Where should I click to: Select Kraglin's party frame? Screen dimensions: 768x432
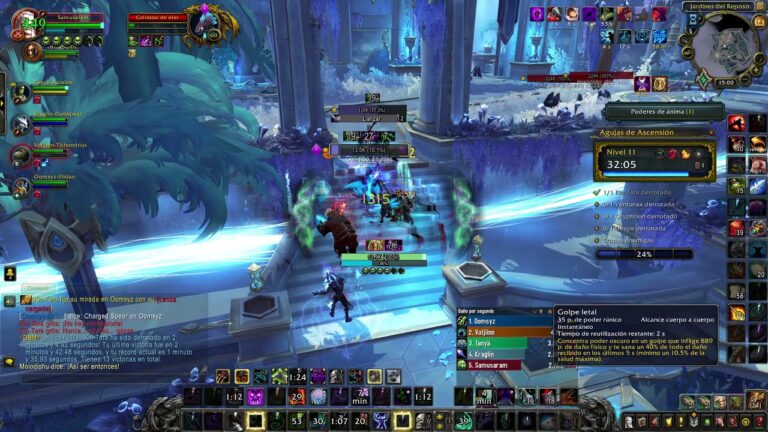(x=20, y=123)
